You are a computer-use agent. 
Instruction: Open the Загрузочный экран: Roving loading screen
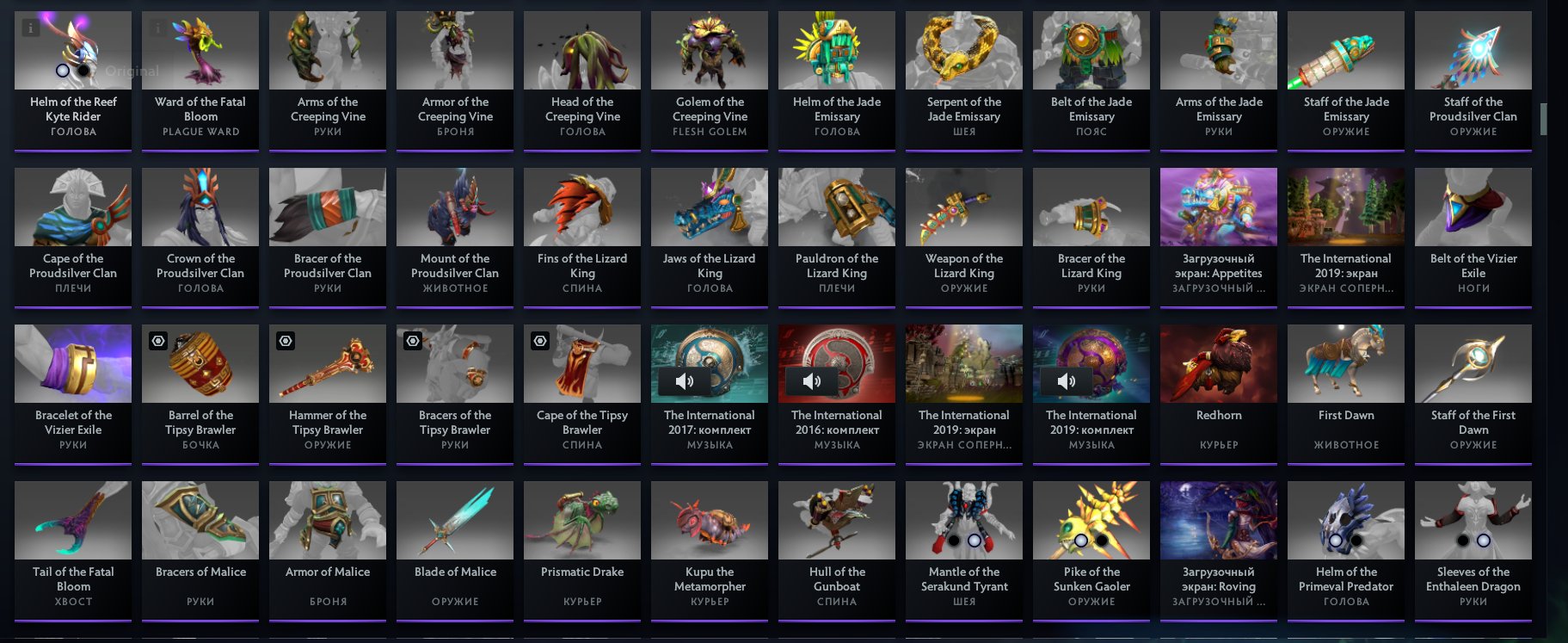[1218, 520]
